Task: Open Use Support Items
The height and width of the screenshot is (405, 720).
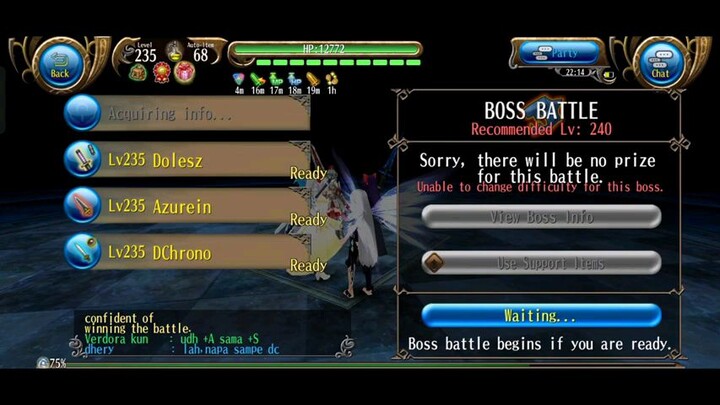Action: pyautogui.click(x=541, y=263)
